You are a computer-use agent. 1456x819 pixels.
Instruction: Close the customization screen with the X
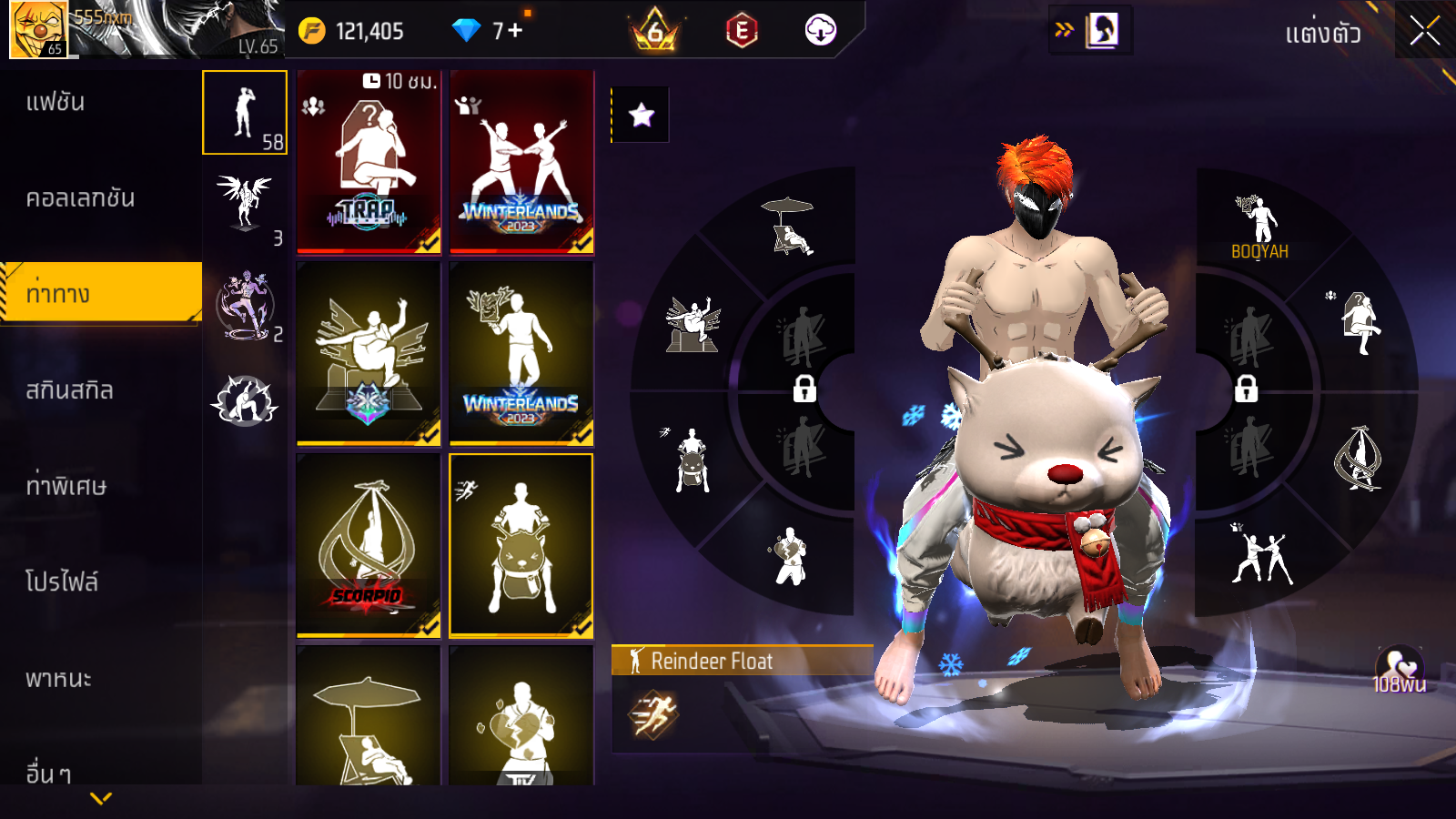(1424, 31)
